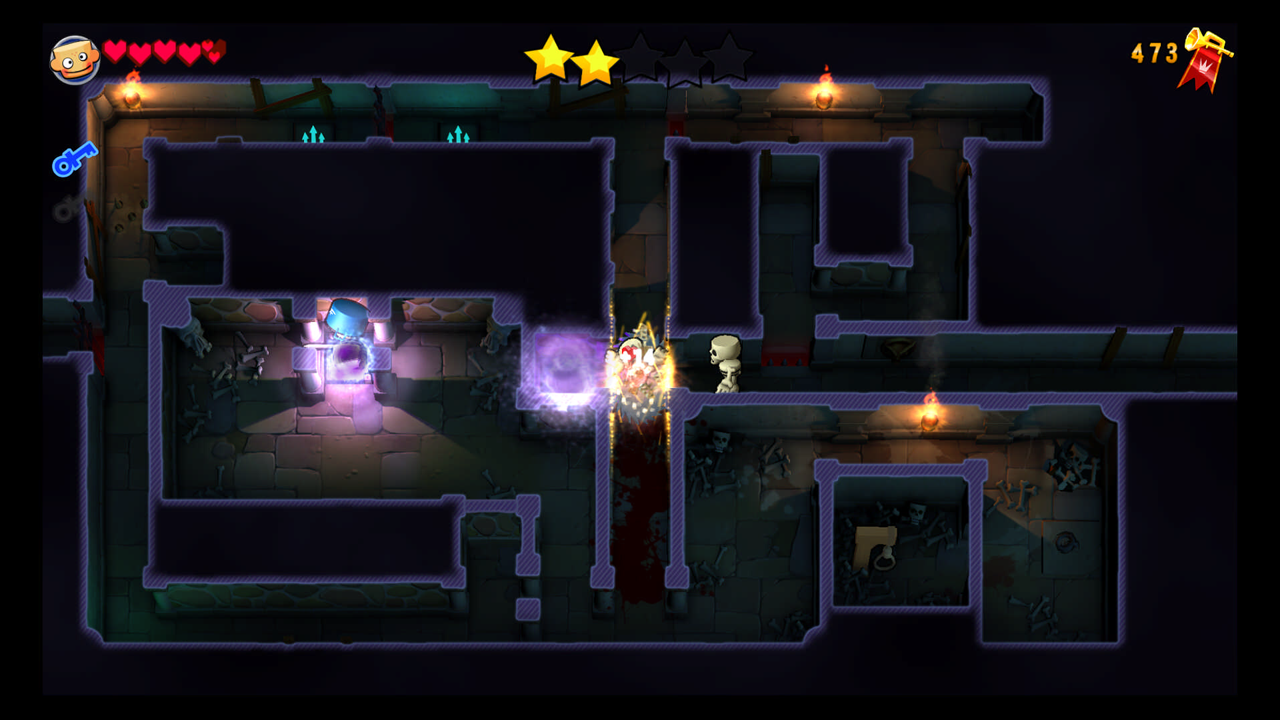The image size is (1280, 720).
Task: Select the blue key icon
Action: click(x=75, y=159)
